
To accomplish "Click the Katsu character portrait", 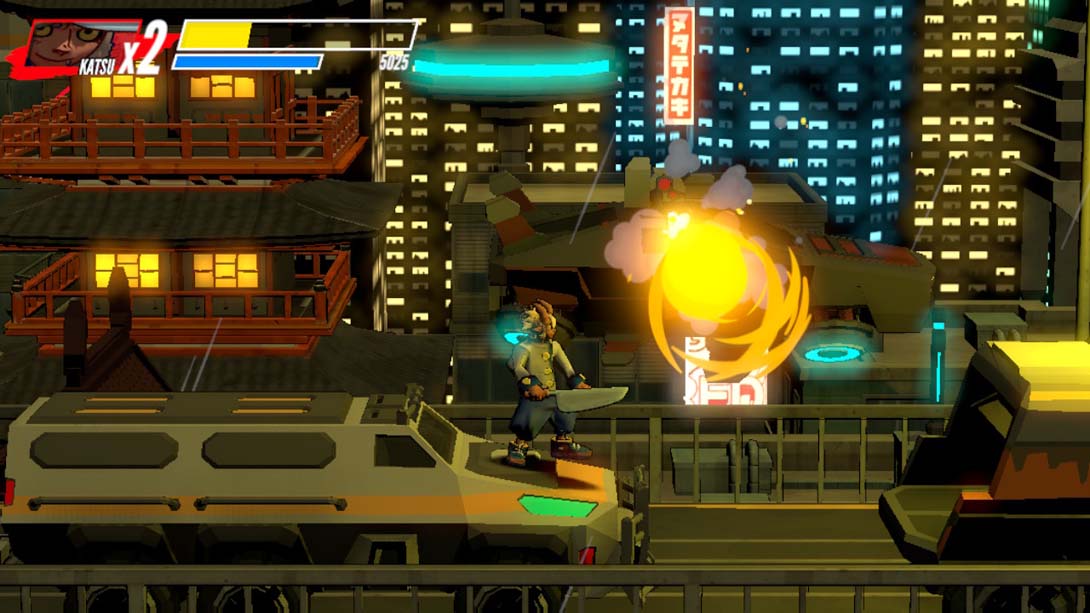I will point(72,43).
